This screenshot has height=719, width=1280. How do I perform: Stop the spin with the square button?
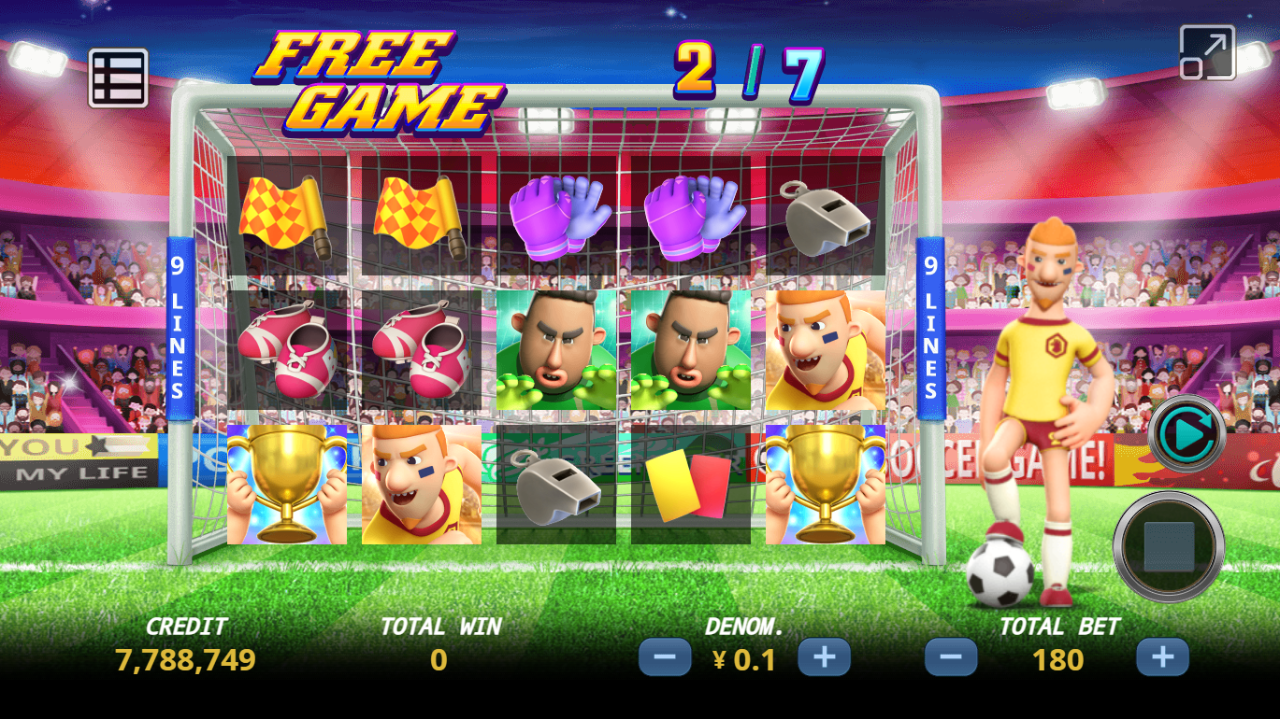pos(1169,547)
